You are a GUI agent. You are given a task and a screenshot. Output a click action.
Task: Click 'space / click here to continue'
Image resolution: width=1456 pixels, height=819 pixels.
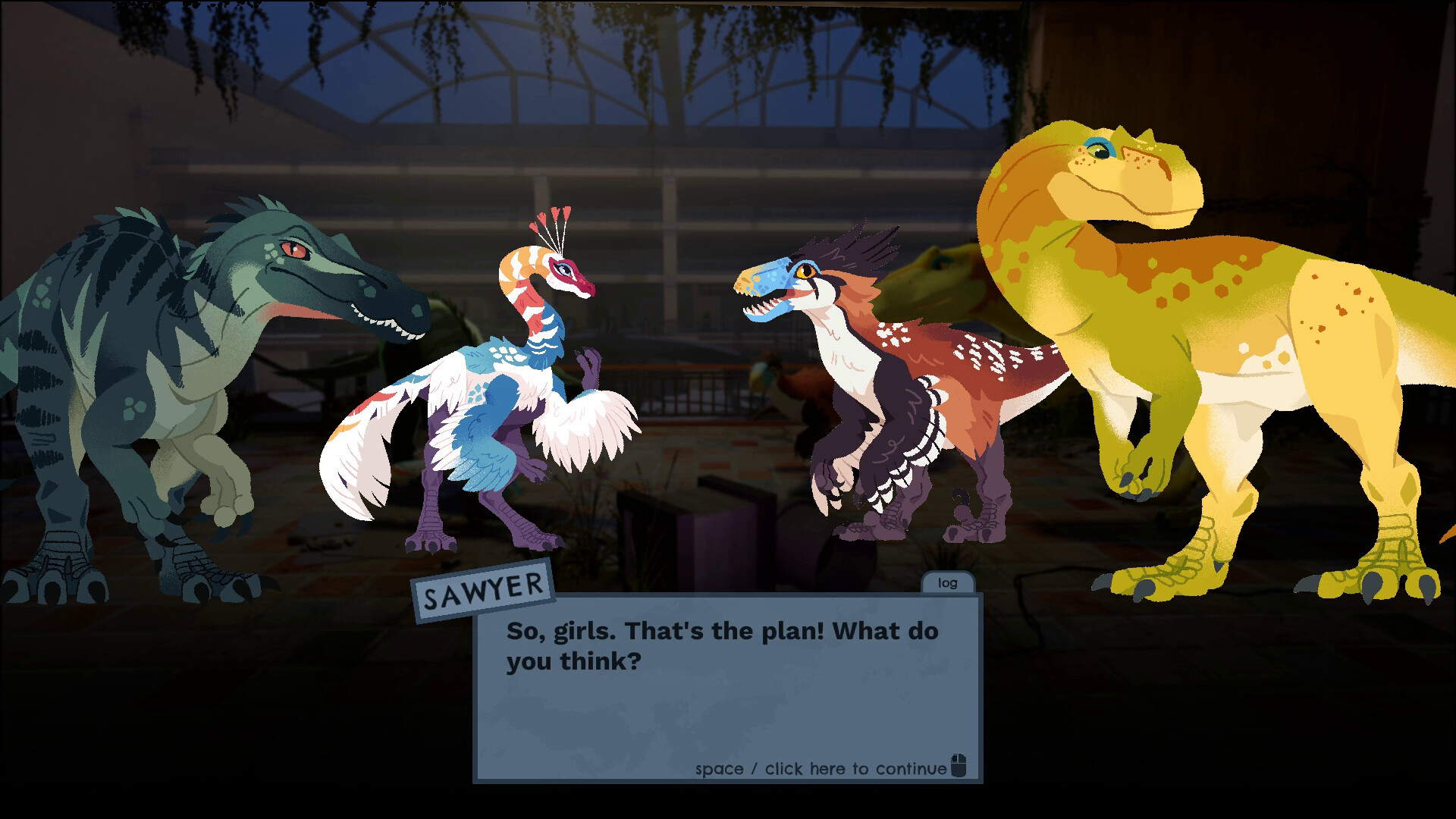(819, 767)
